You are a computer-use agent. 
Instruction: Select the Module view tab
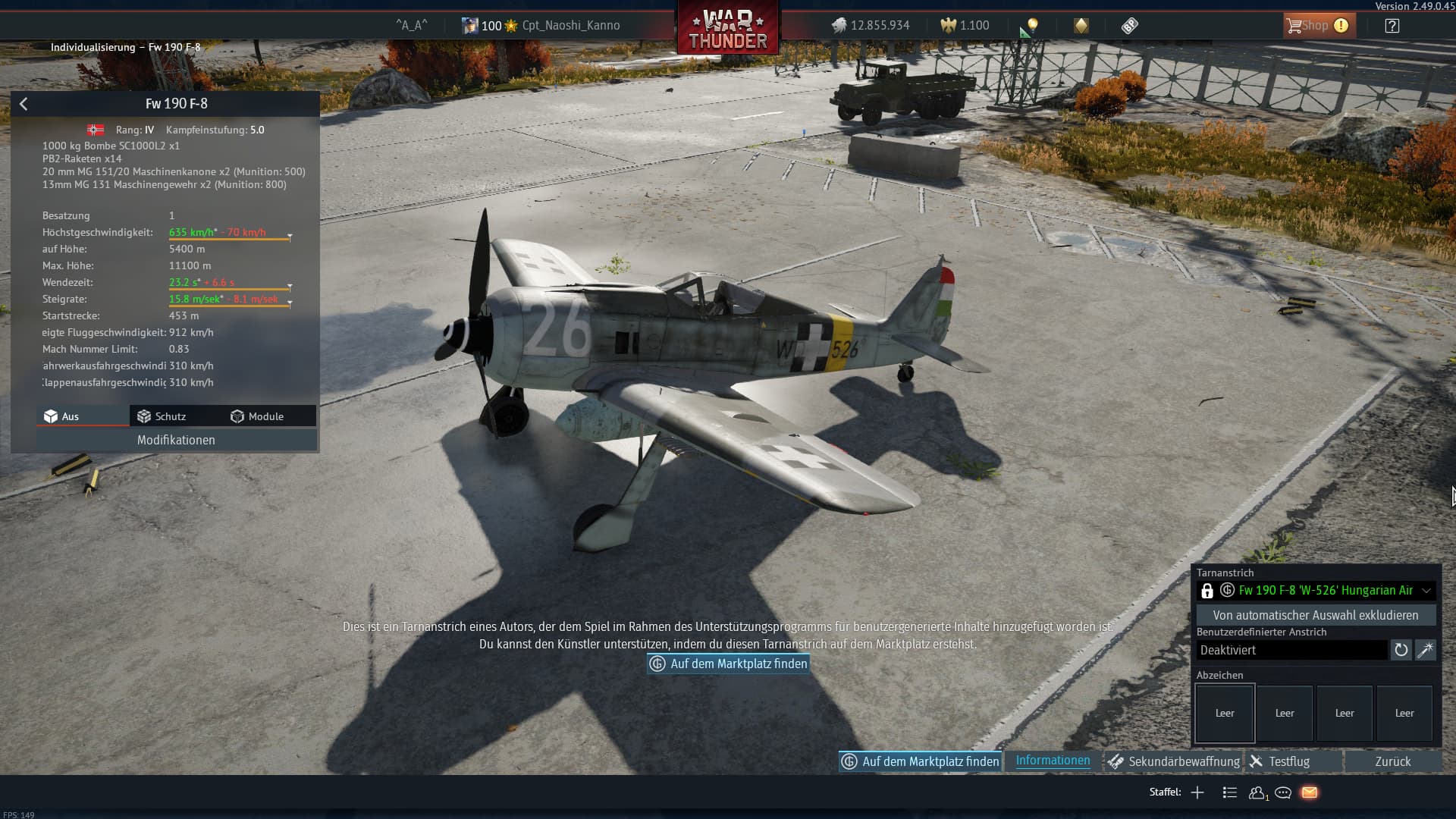point(258,416)
